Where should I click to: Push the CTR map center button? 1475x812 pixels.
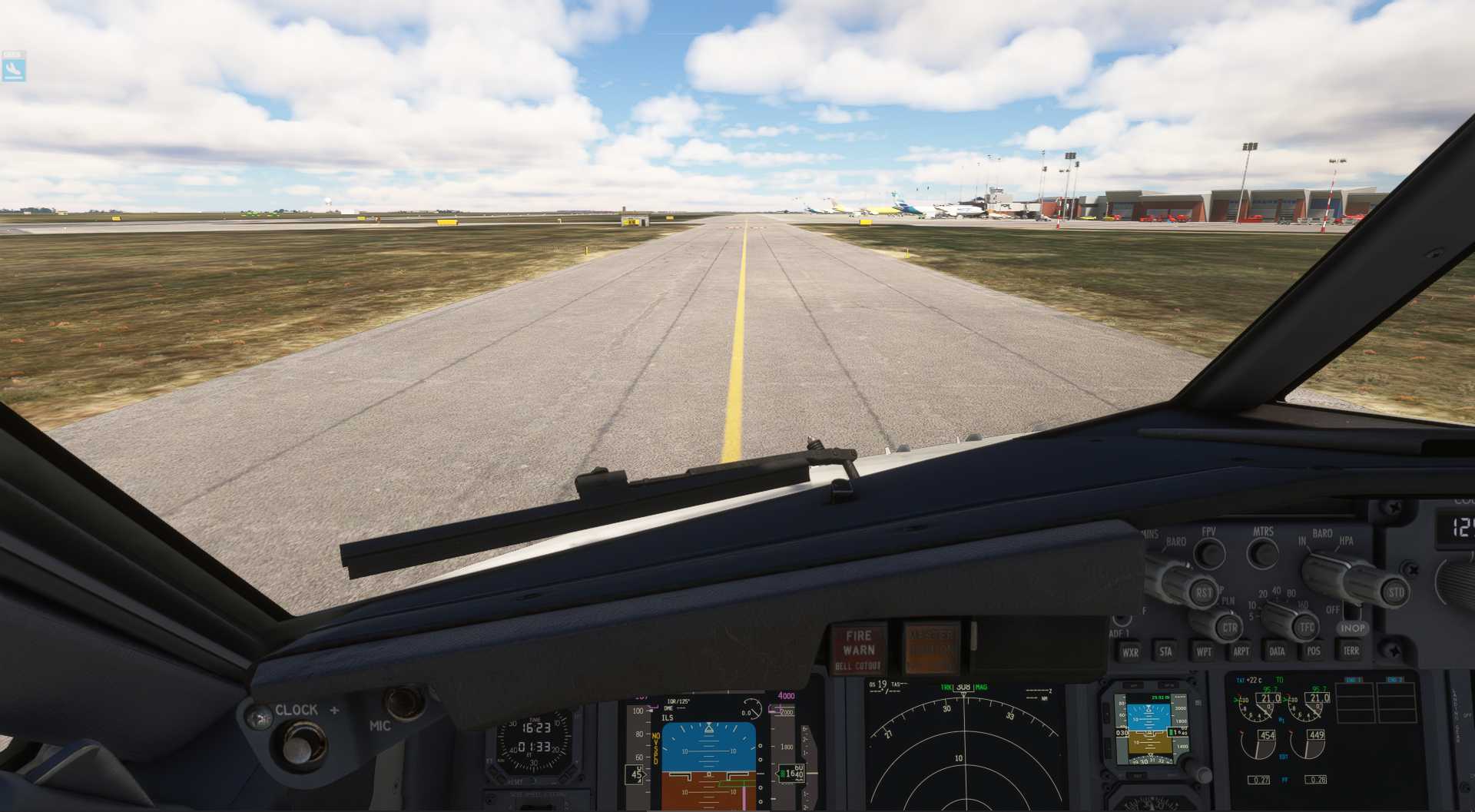1229,628
